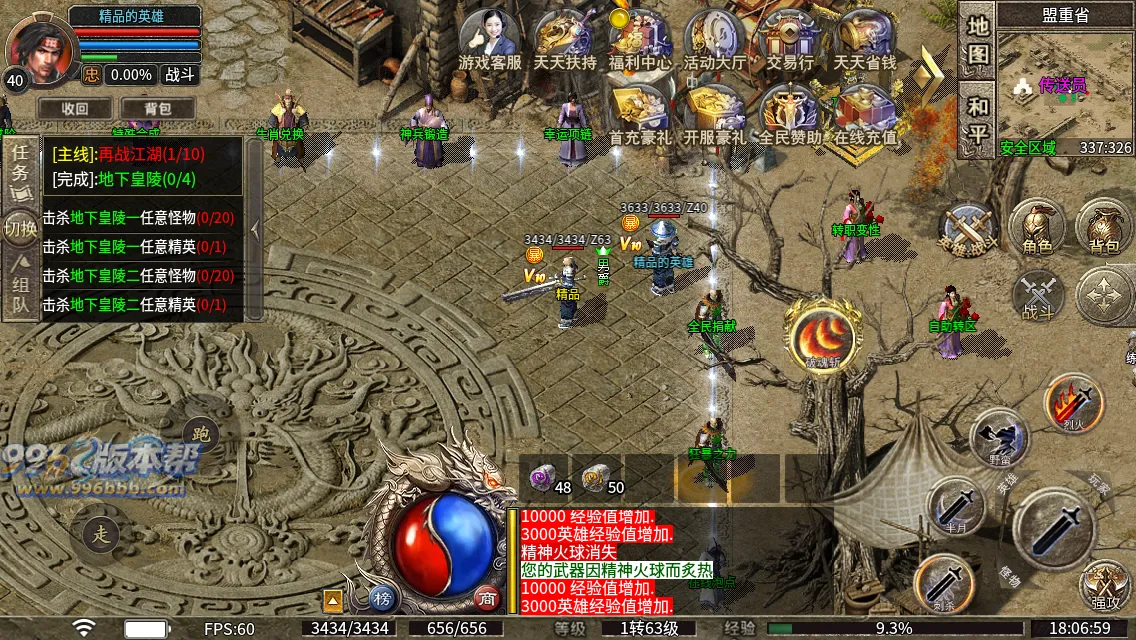Select the 首充豪礼 first-recharge gift icon
This screenshot has width=1136, height=640.
640,113
